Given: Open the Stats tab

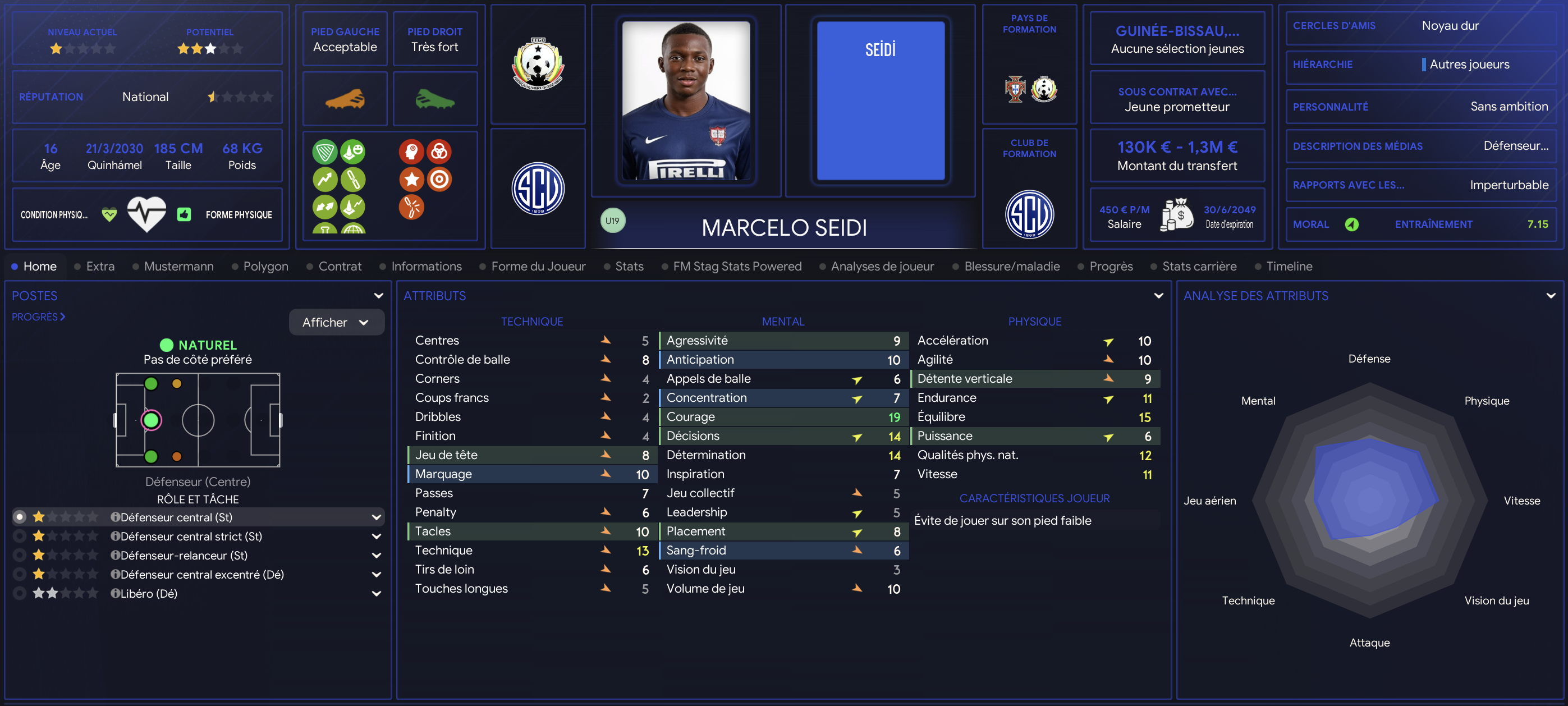Looking at the screenshot, I should click(629, 266).
